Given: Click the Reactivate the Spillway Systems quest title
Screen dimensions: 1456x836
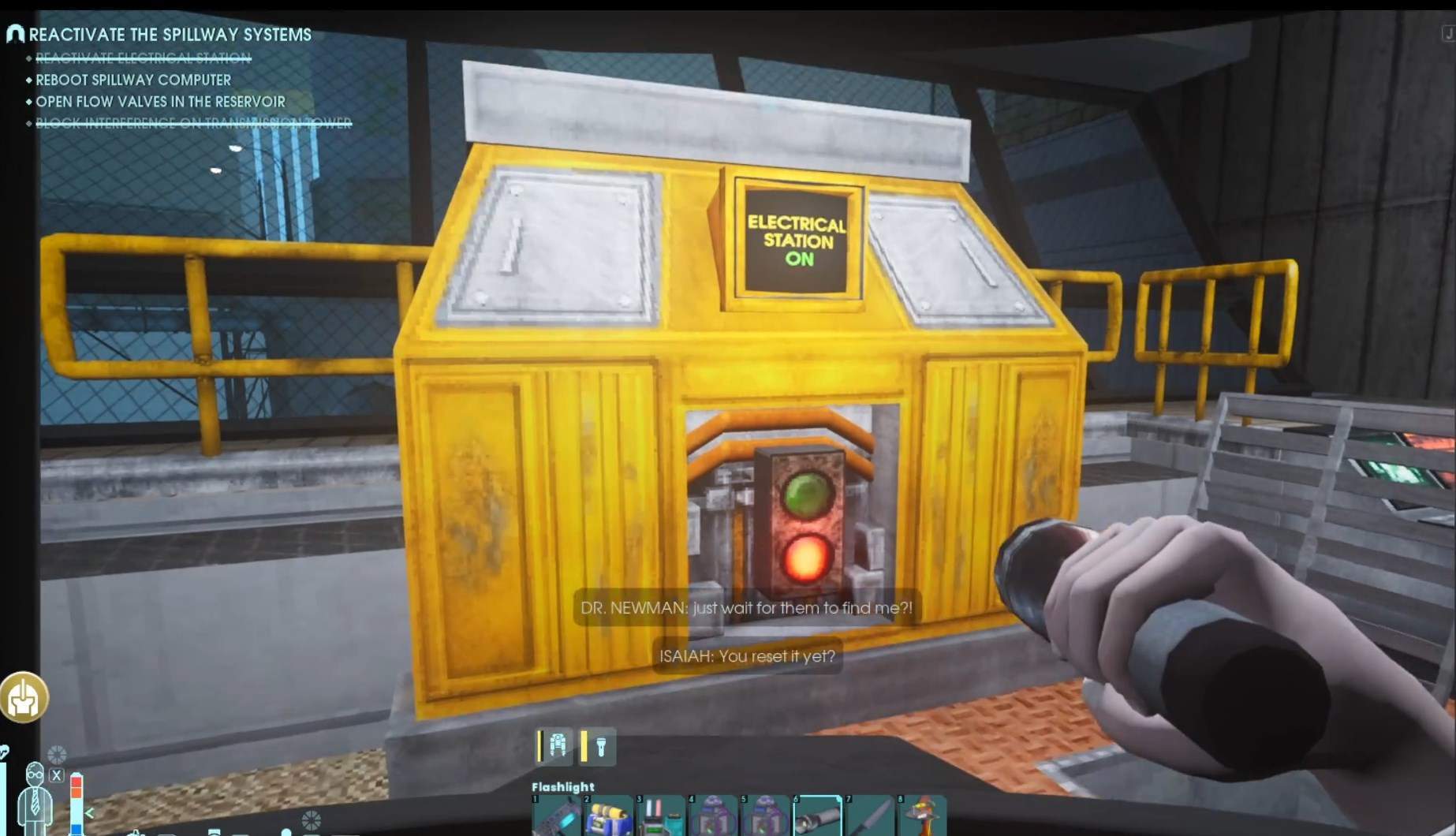Looking at the screenshot, I should pos(170,35).
